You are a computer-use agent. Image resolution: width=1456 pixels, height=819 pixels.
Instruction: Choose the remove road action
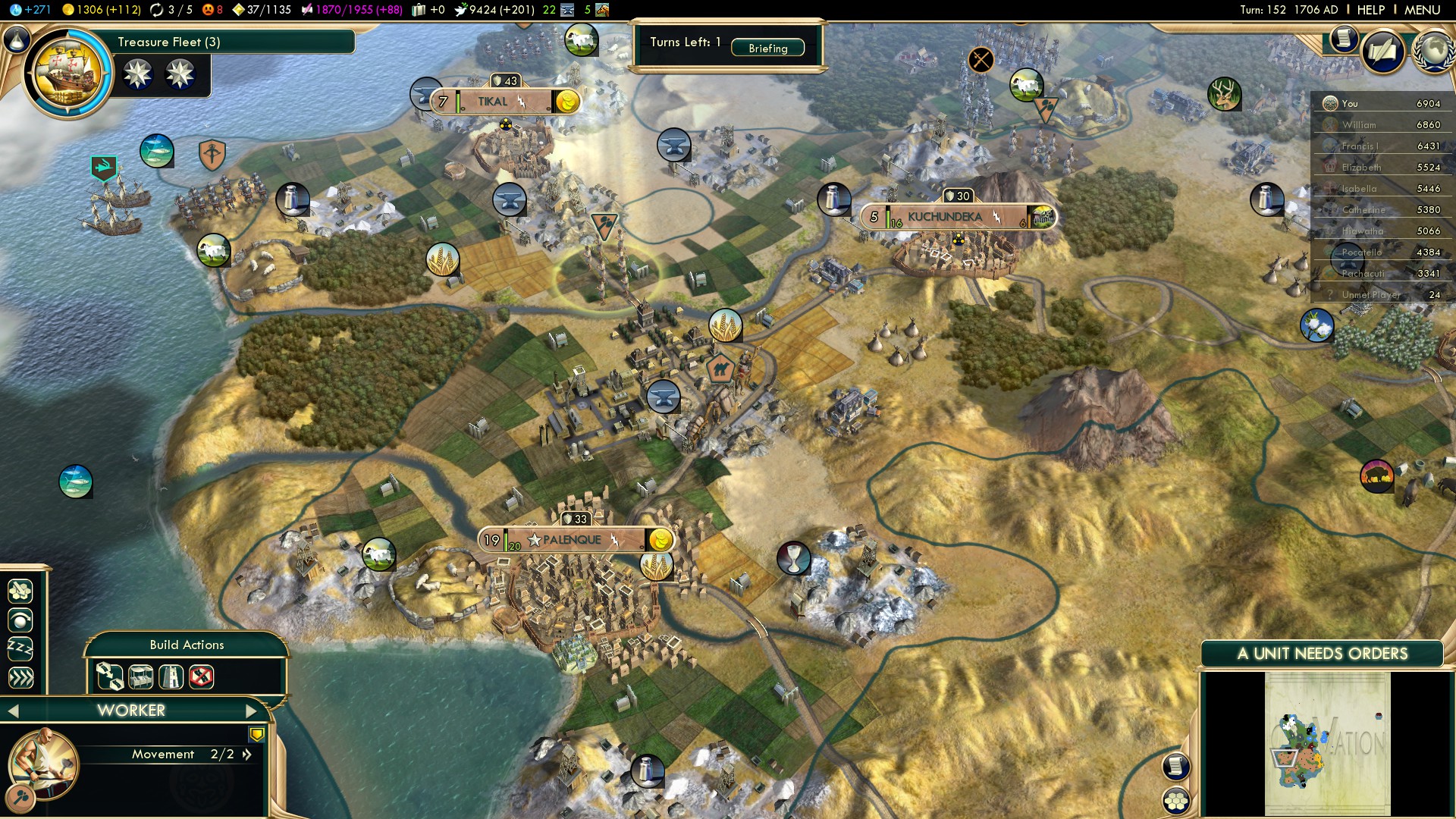click(x=201, y=676)
